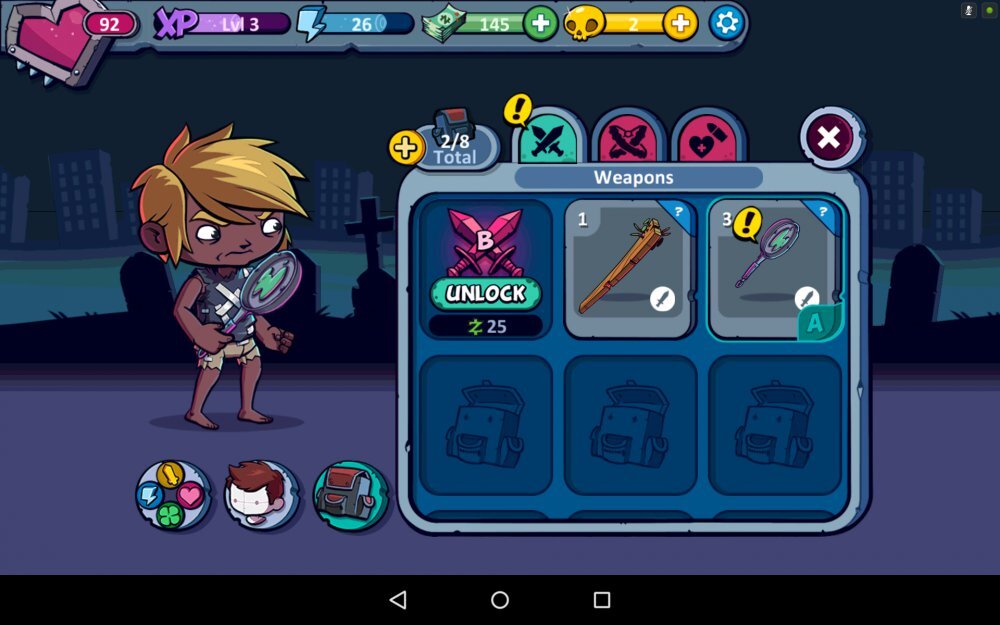
Task: Tap the Android home circle button
Action: coord(500,600)
